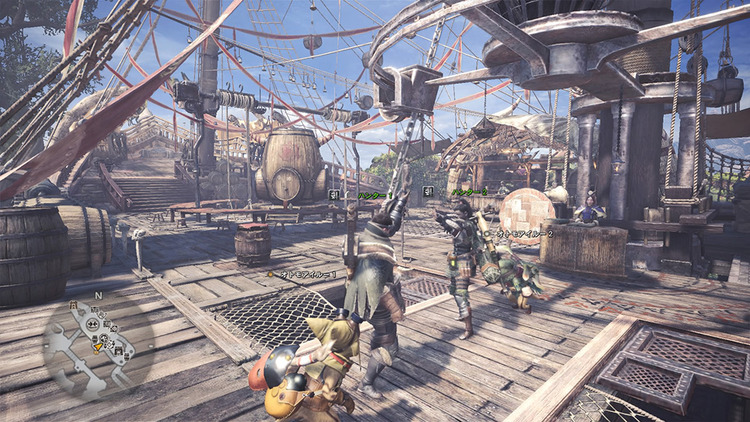Select the ハンター2 name tag
This screenshot has width=750, height=422.
(x=468, y=191)
